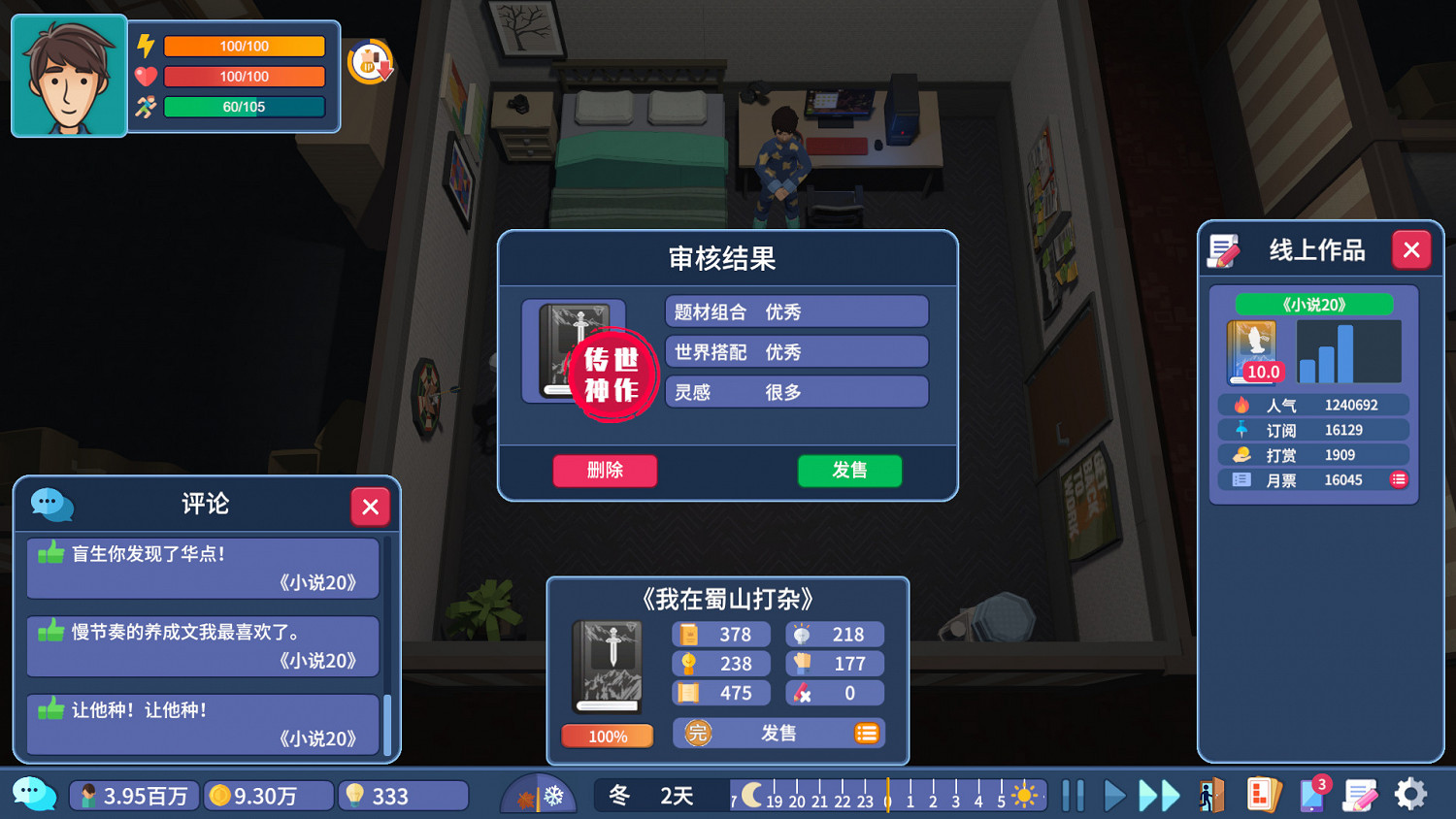Viewport: 1456px width, 819px height.
Task: Open the phone app showing 3 notifications
Action: pos(1311,794)
